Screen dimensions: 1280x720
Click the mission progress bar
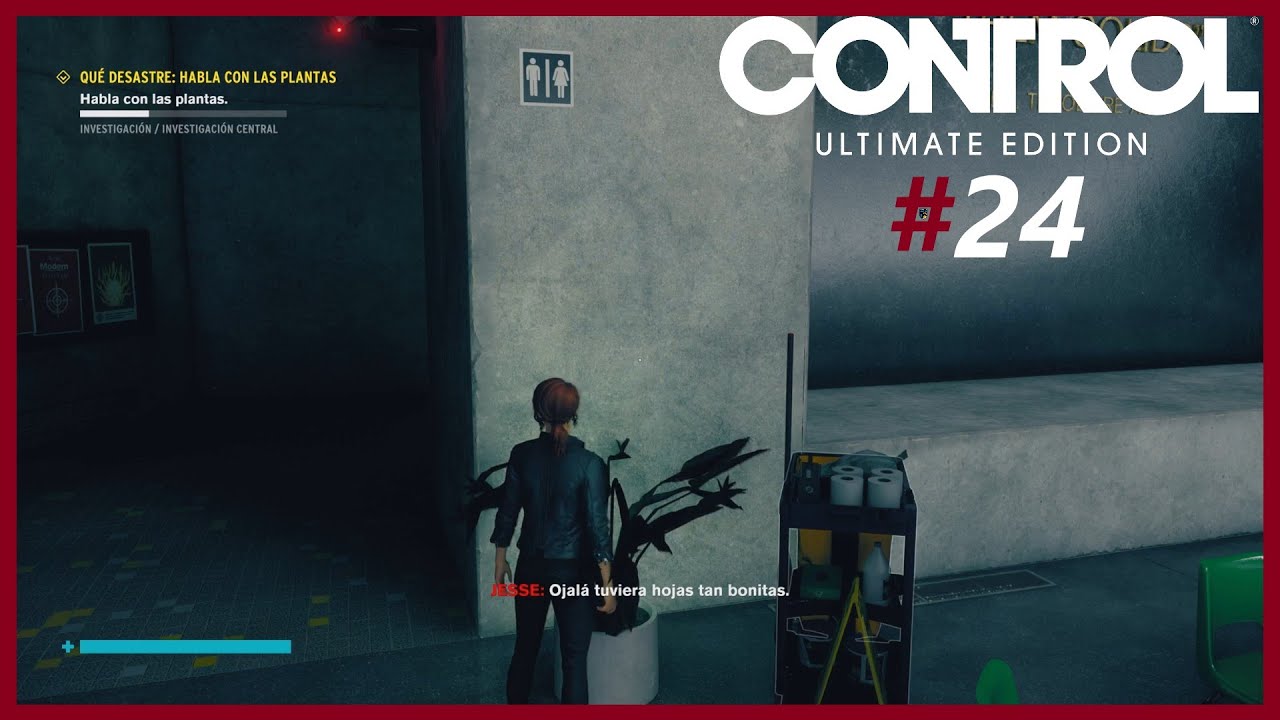click(x=183, y=113)
